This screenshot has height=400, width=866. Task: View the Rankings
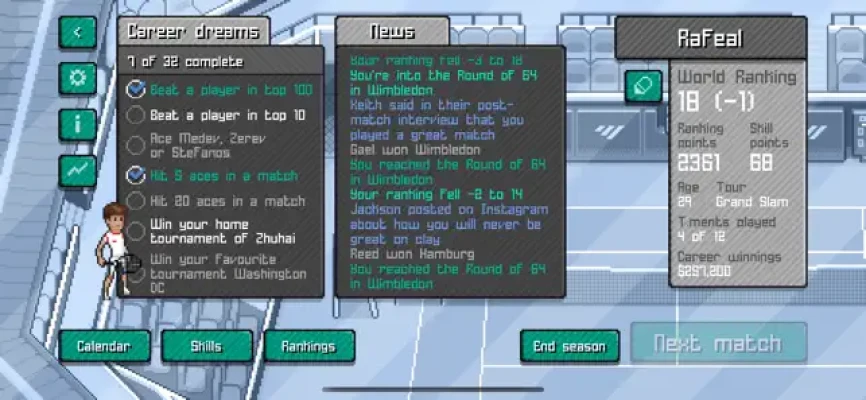pyautogui.click(x=308, y=346)
